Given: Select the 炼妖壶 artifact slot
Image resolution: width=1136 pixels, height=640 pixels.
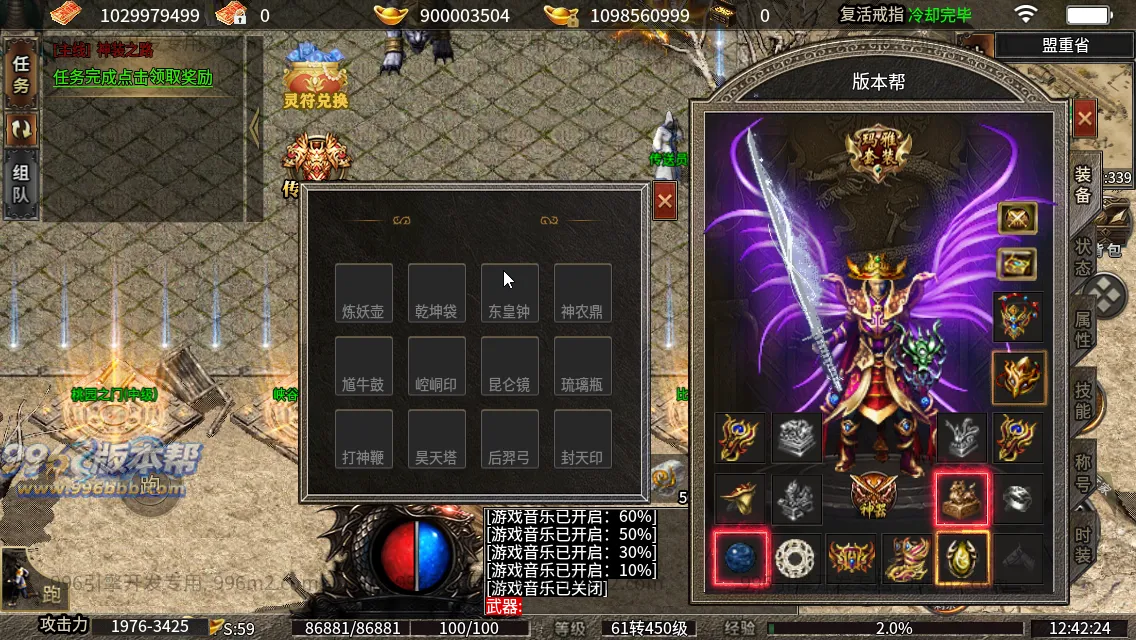Looking at the screenshot, I should coord(363,293).
